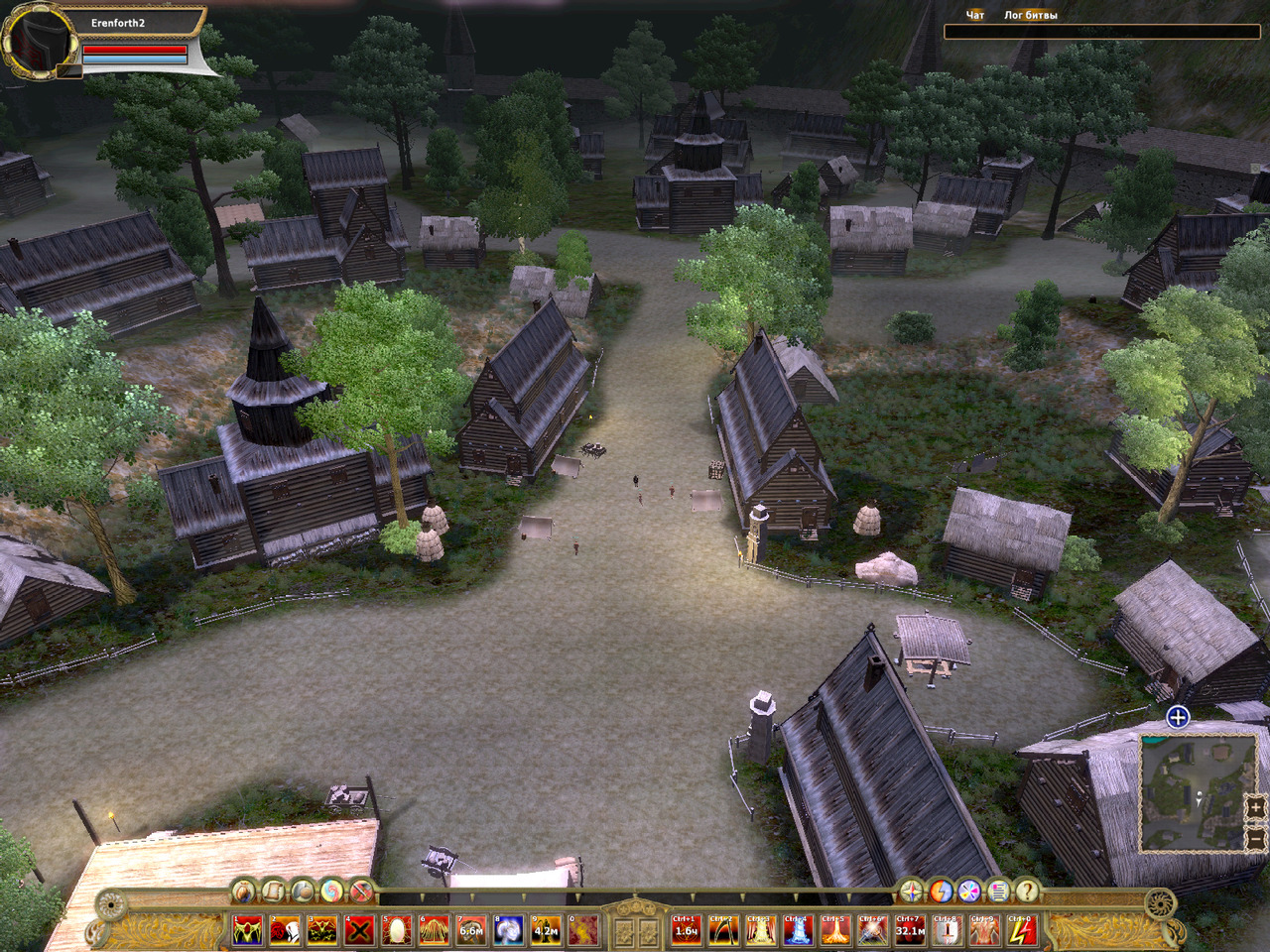
Task: Open the blue list document round button
Action: [x=998, y=891]
